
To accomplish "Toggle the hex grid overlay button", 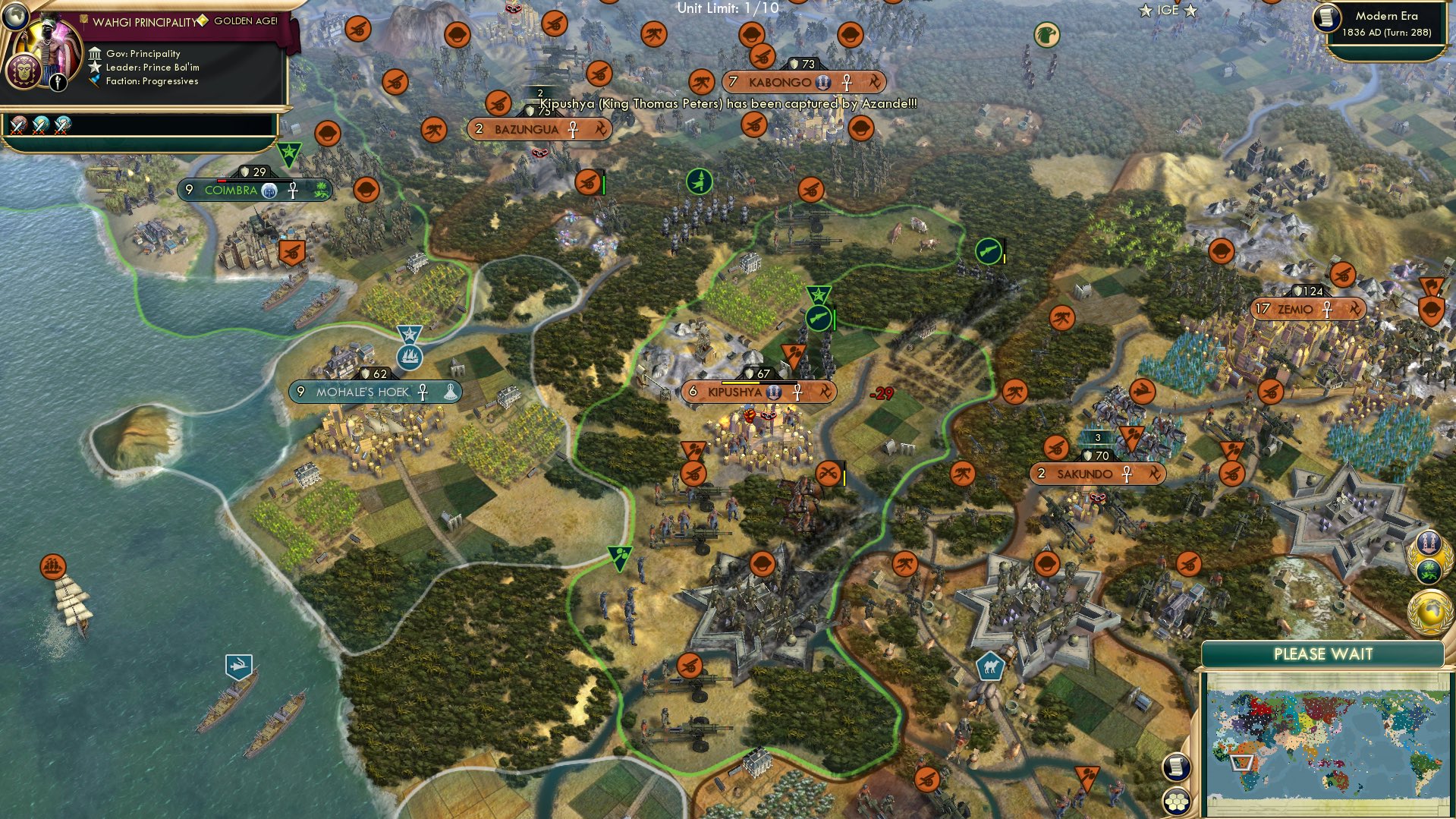I will [x=1175, y=802].
